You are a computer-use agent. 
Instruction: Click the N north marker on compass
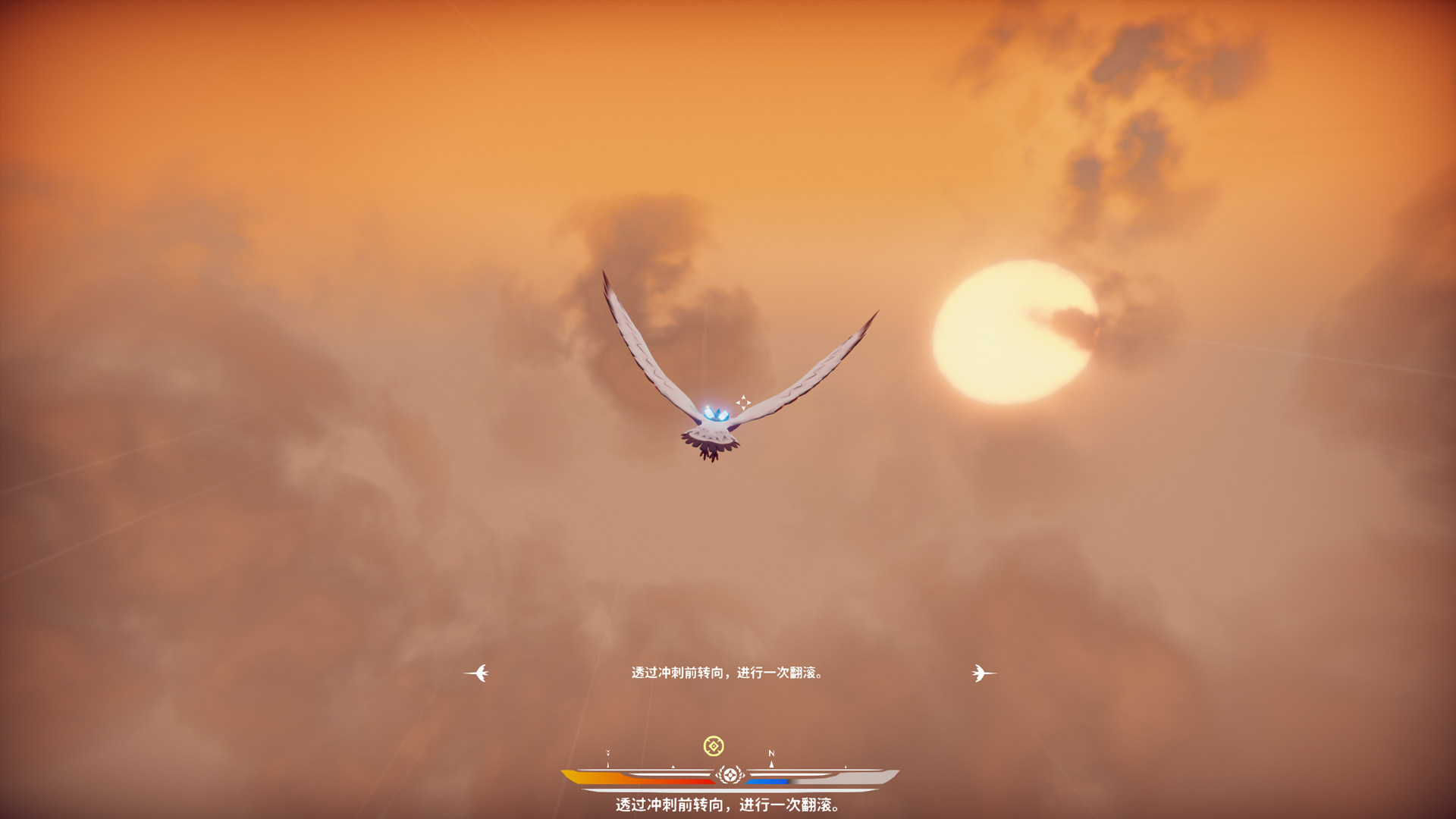click(x=771, y=754)
